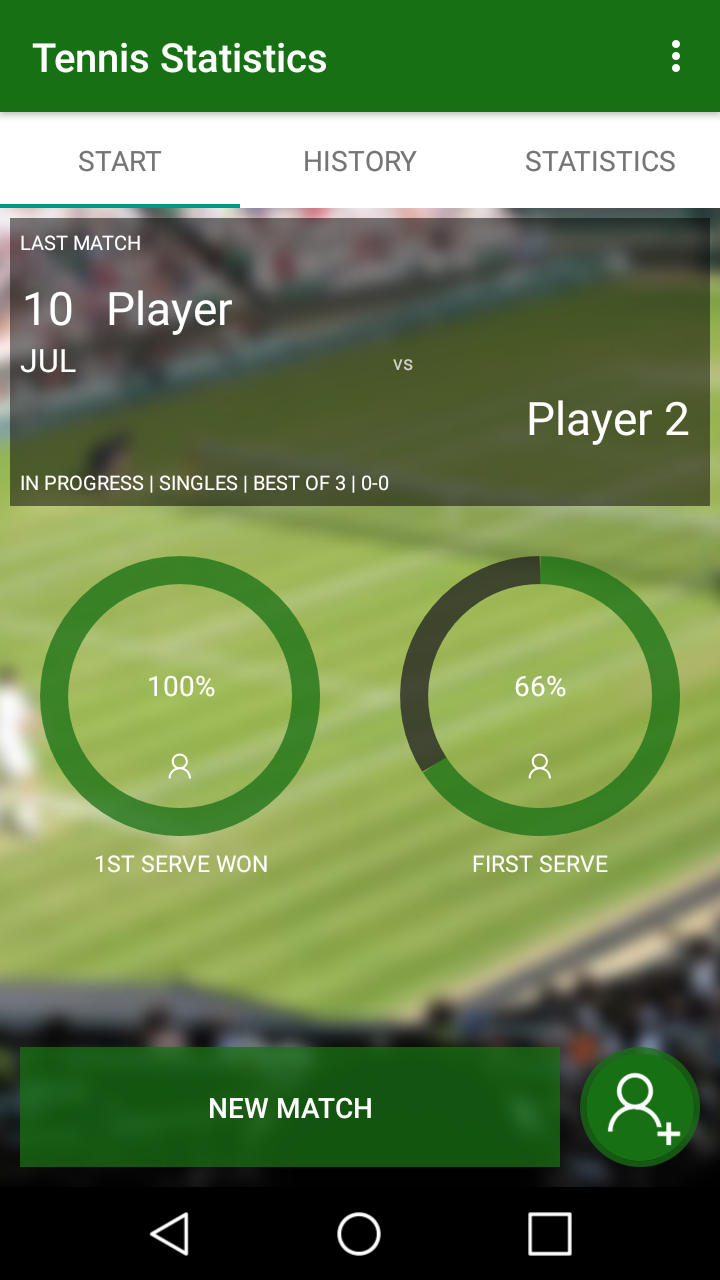Image resolution: width=720 pixels, height=1280 pixels.
Task: Switch to the History tab
Action: pos(360,161)
